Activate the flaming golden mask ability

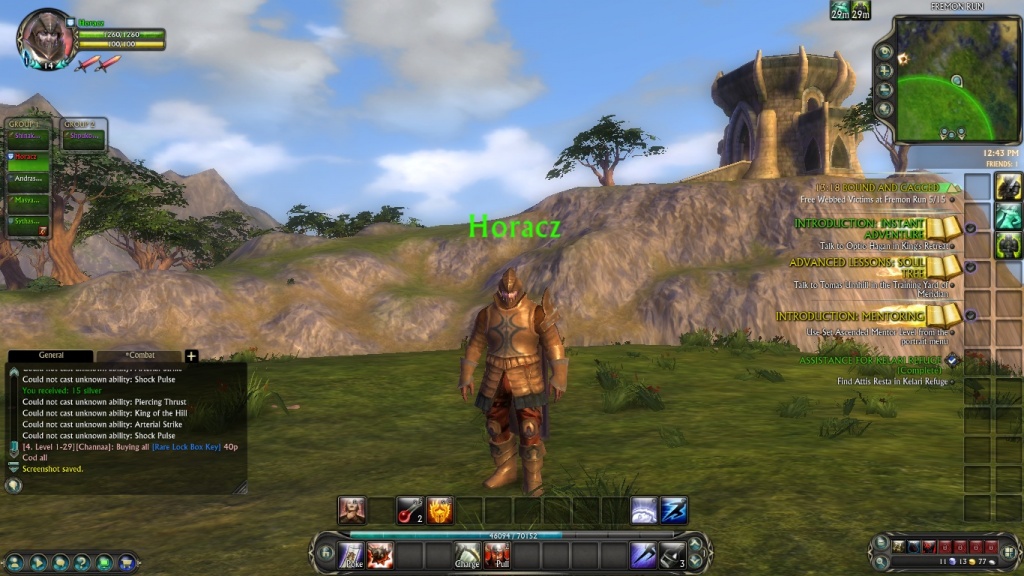point(440,510)
